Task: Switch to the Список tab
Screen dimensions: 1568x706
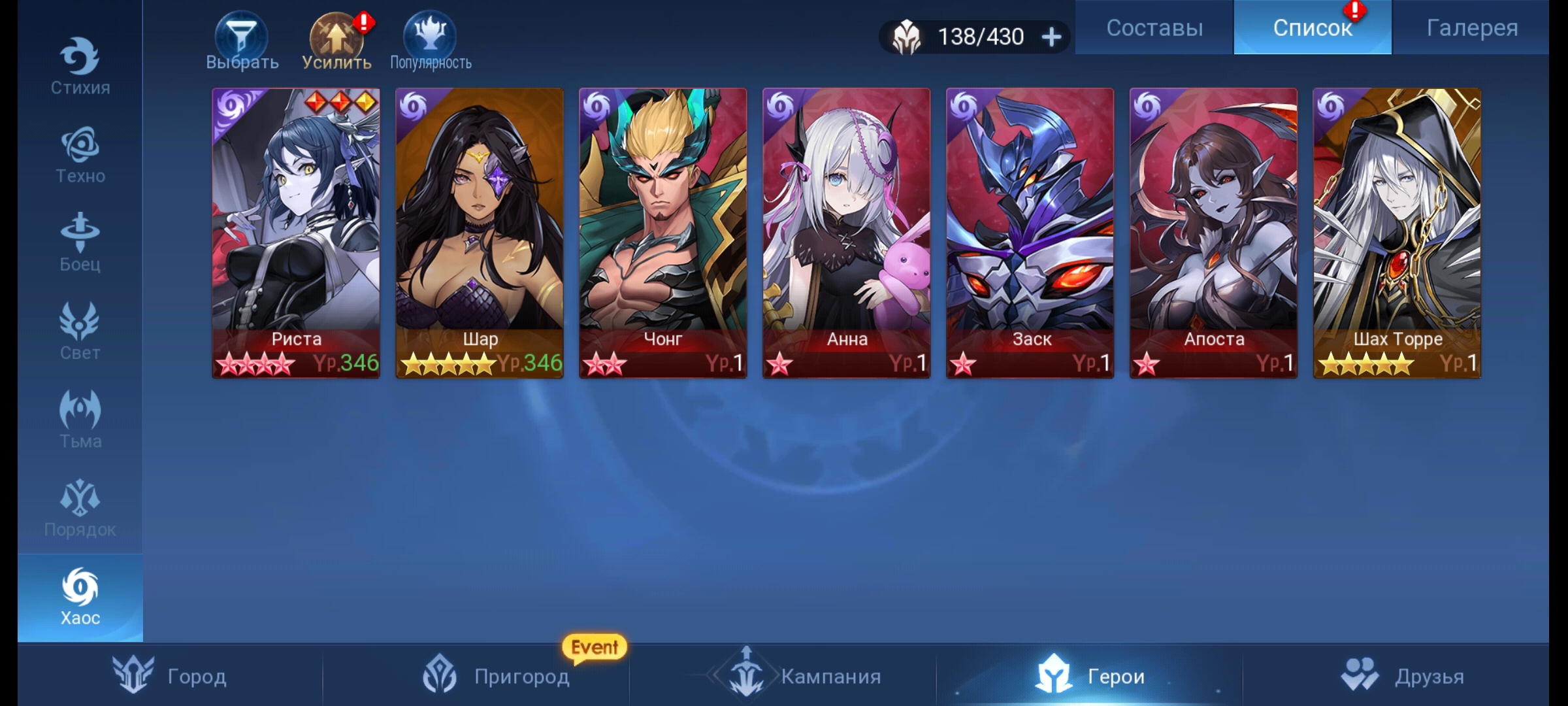Action: click(x=1312, y=27)
